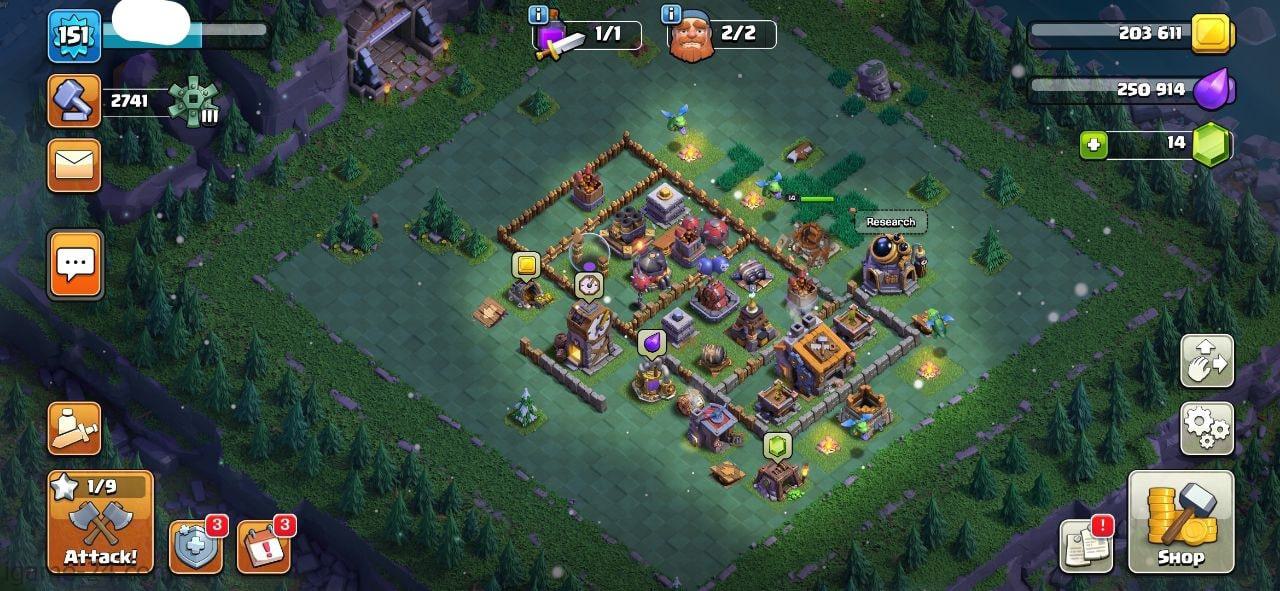This screenshot has height=591, width=1280.
Task: Show builder info above the builder face
Action: click(x=671, y=14)
